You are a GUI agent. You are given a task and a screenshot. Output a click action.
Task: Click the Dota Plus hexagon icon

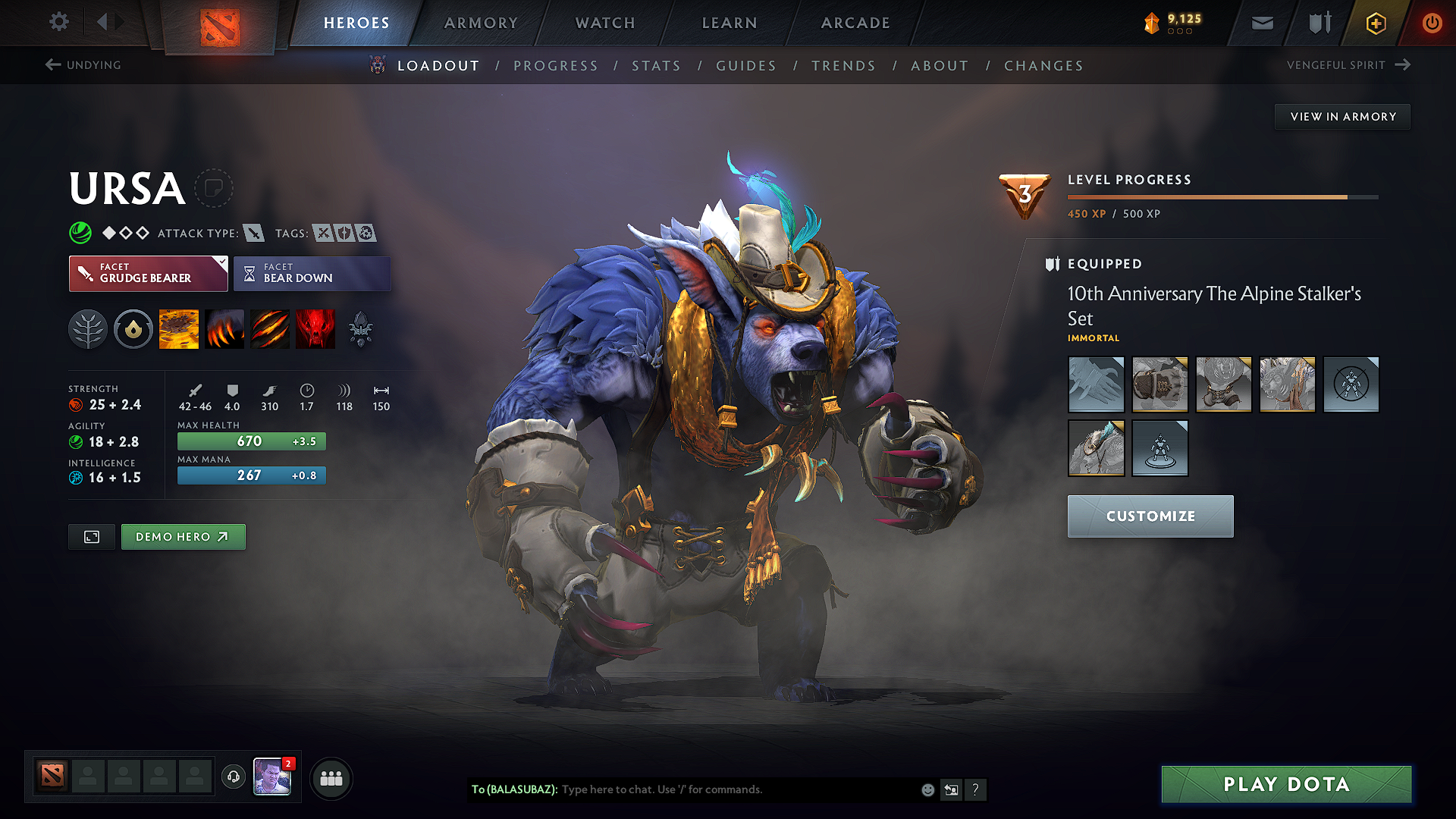pos(1374,23)
